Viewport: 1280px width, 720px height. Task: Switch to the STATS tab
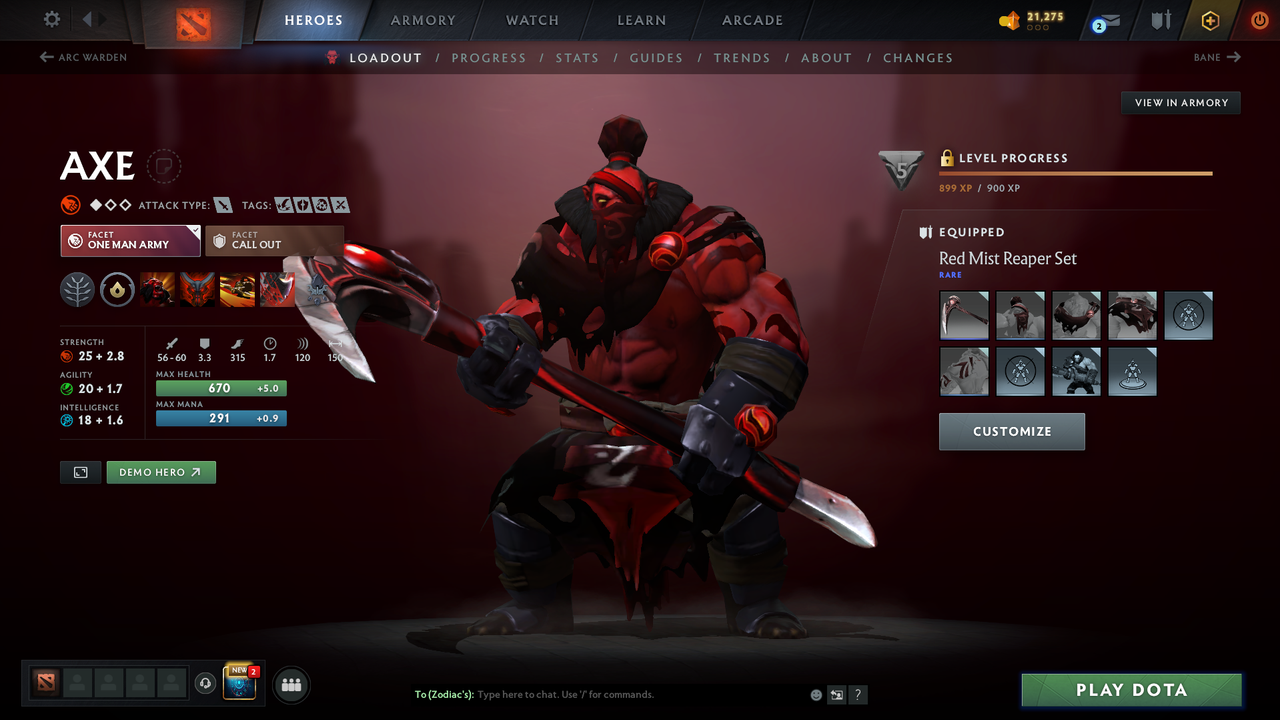point(577,58)
